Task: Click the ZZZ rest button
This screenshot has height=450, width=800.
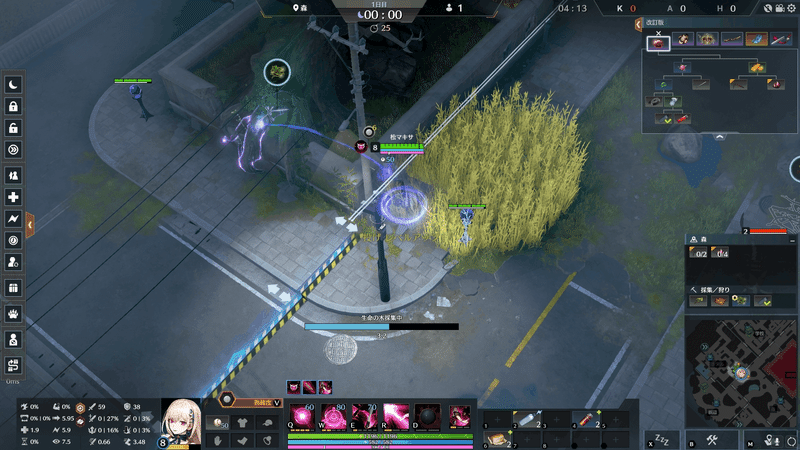Action: click(x=662, y=440)
